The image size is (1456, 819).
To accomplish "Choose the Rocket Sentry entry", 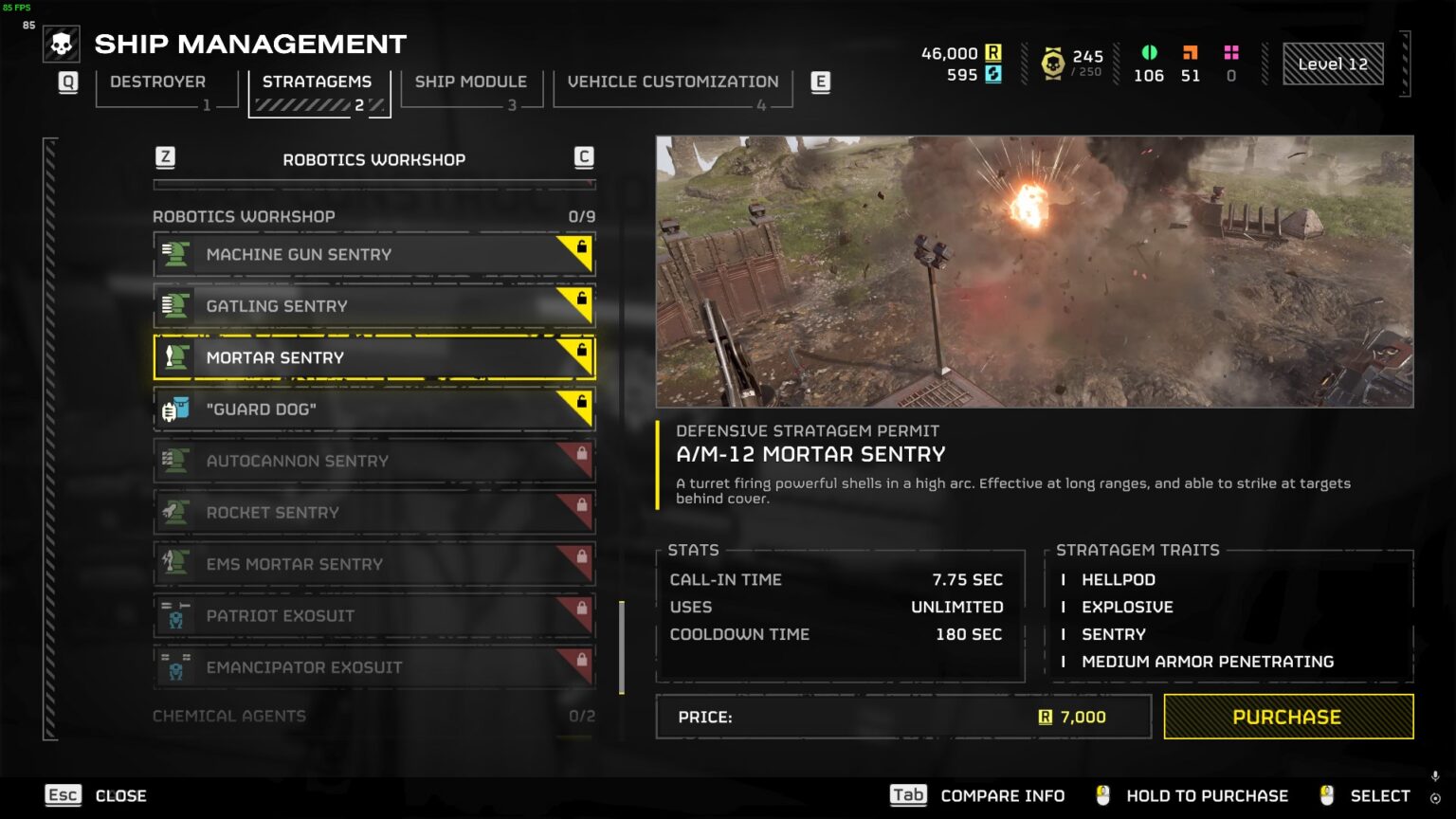I will [373, 513].
